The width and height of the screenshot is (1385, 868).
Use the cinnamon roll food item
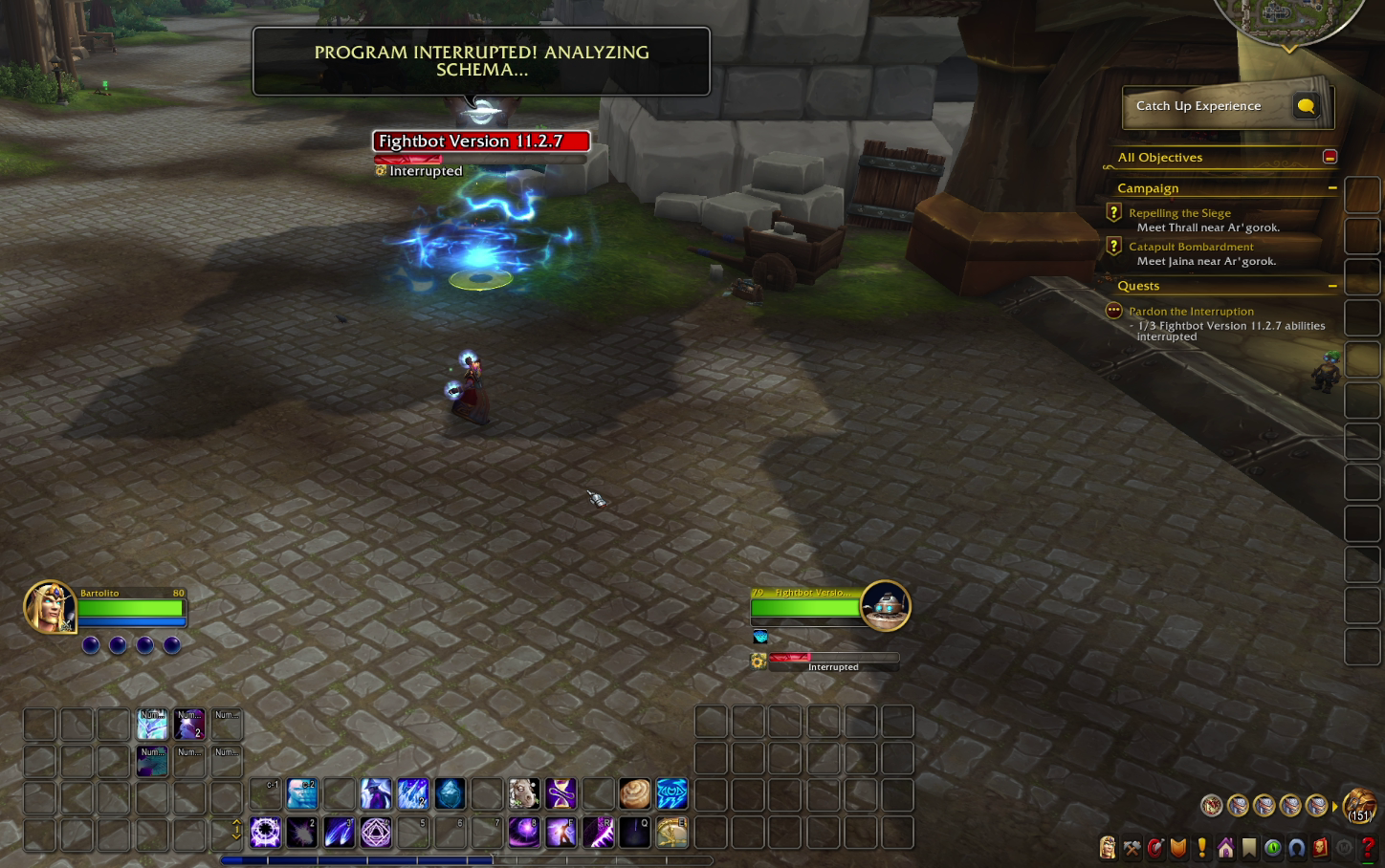[x=634, y=793]
